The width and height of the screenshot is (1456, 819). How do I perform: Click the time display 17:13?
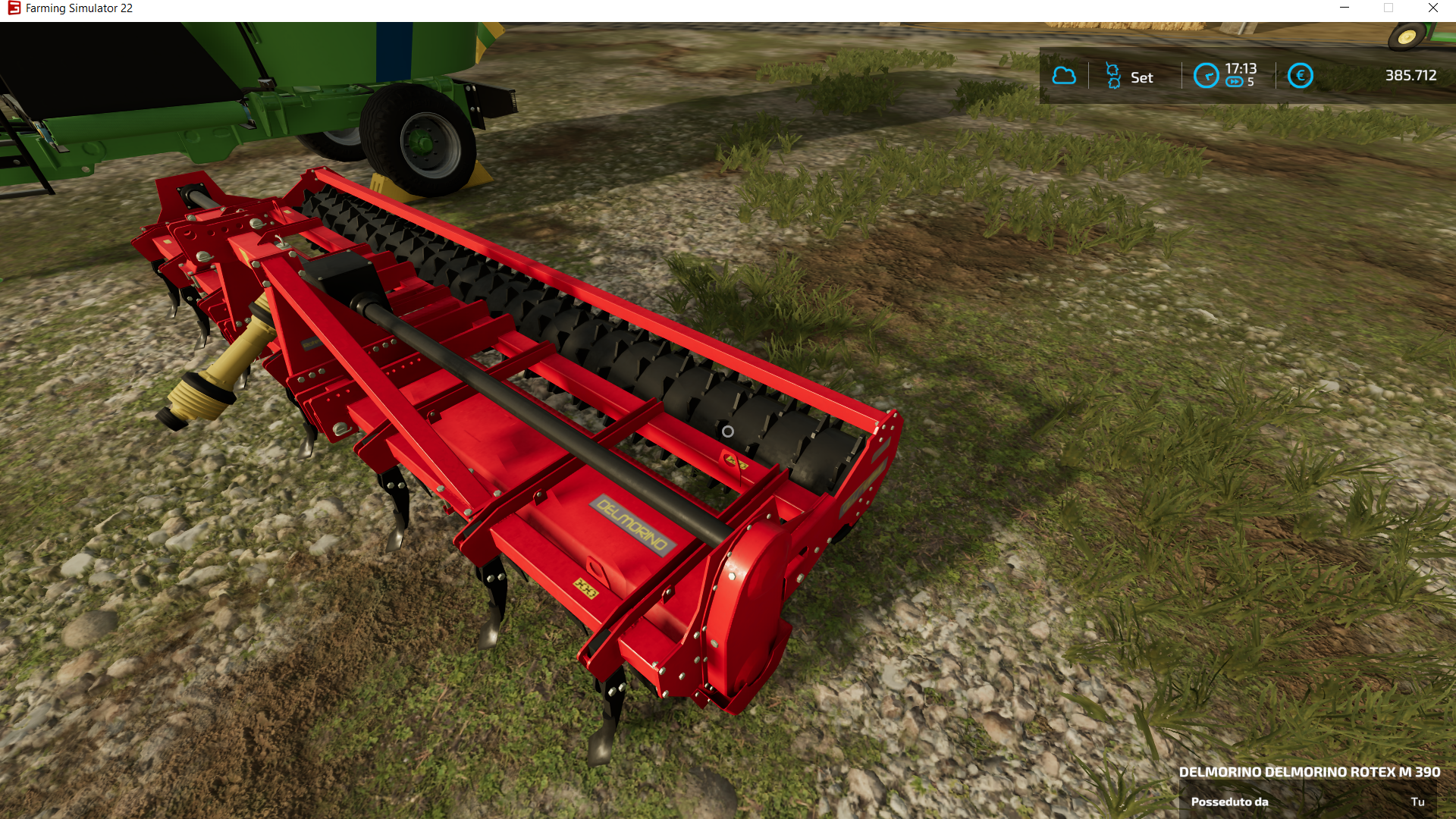tap(1241, 67)
